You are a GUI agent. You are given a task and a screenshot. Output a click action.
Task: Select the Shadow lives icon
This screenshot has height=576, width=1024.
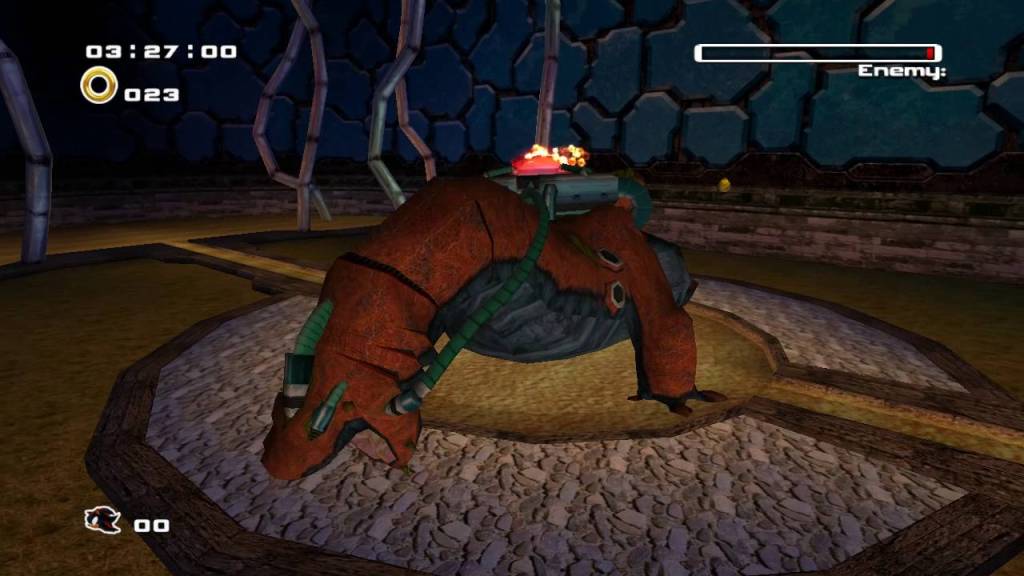(103, 520)
